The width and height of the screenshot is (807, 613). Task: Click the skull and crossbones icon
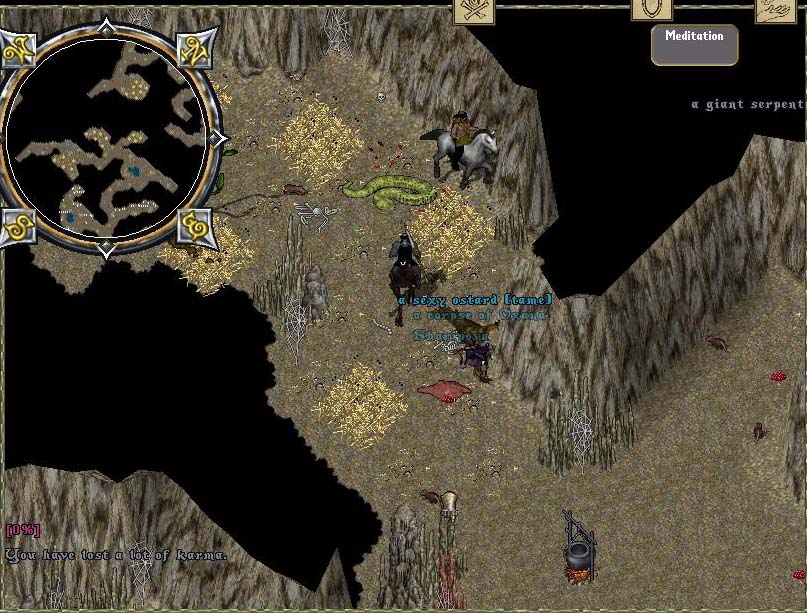(474, 10)
